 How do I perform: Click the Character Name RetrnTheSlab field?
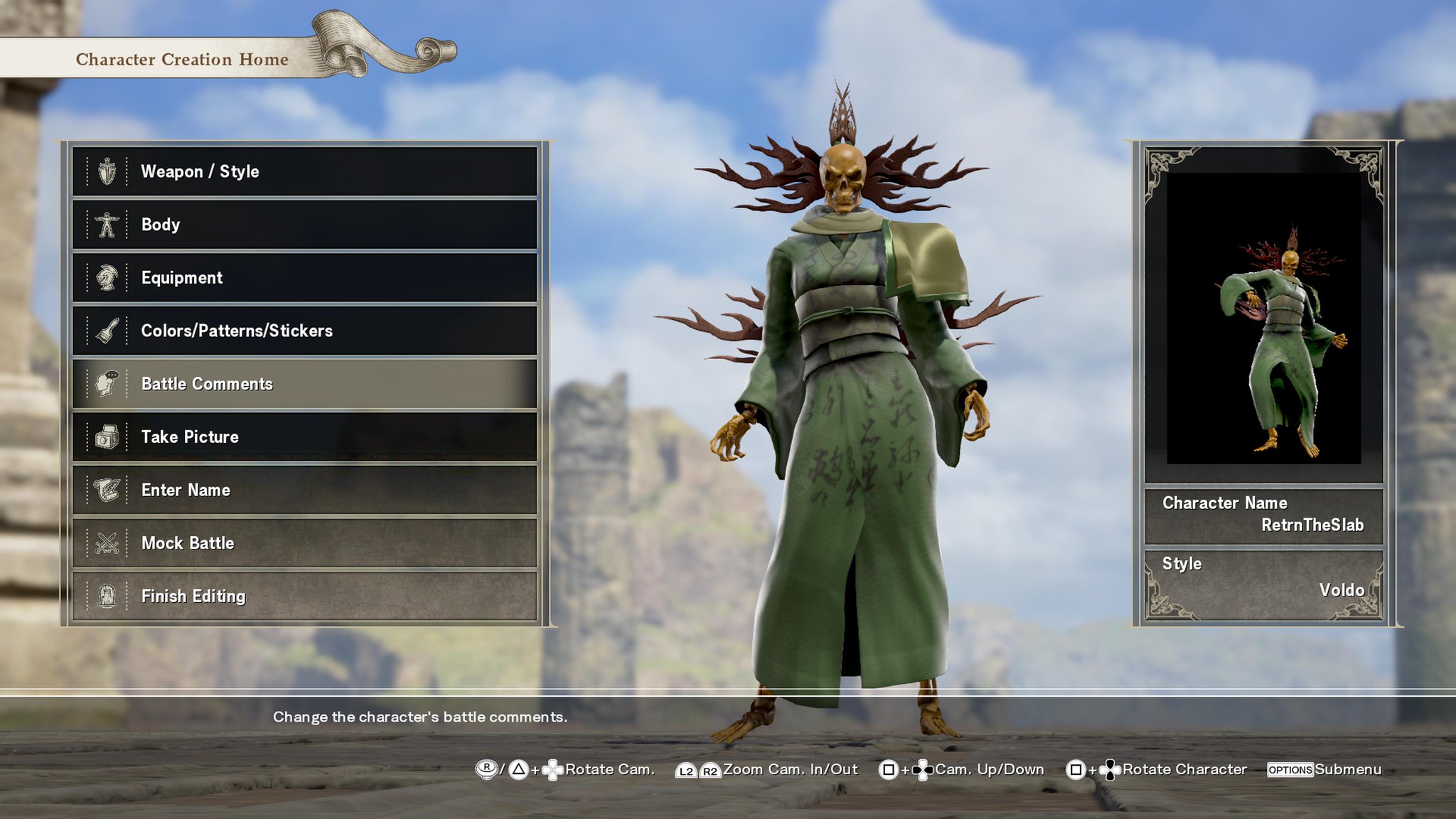[1263, 515]
